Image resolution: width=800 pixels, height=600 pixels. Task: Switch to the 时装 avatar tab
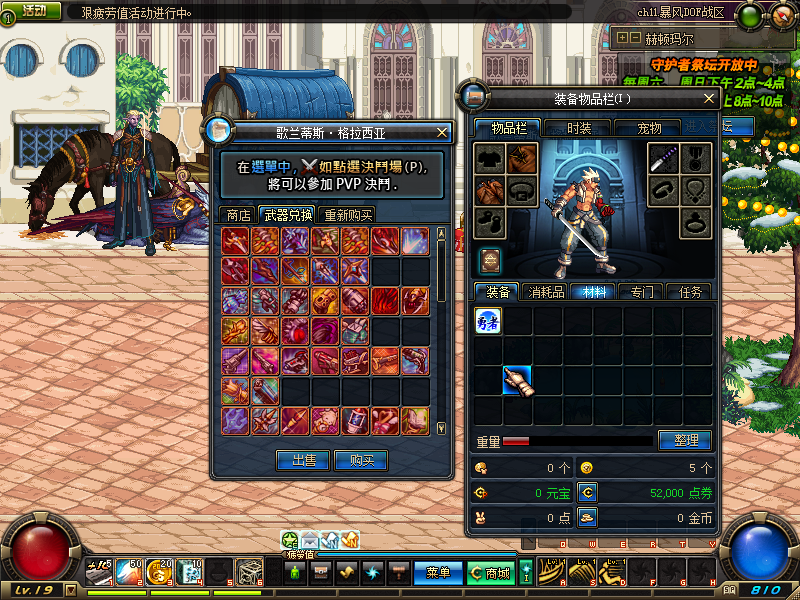(579, 128)
